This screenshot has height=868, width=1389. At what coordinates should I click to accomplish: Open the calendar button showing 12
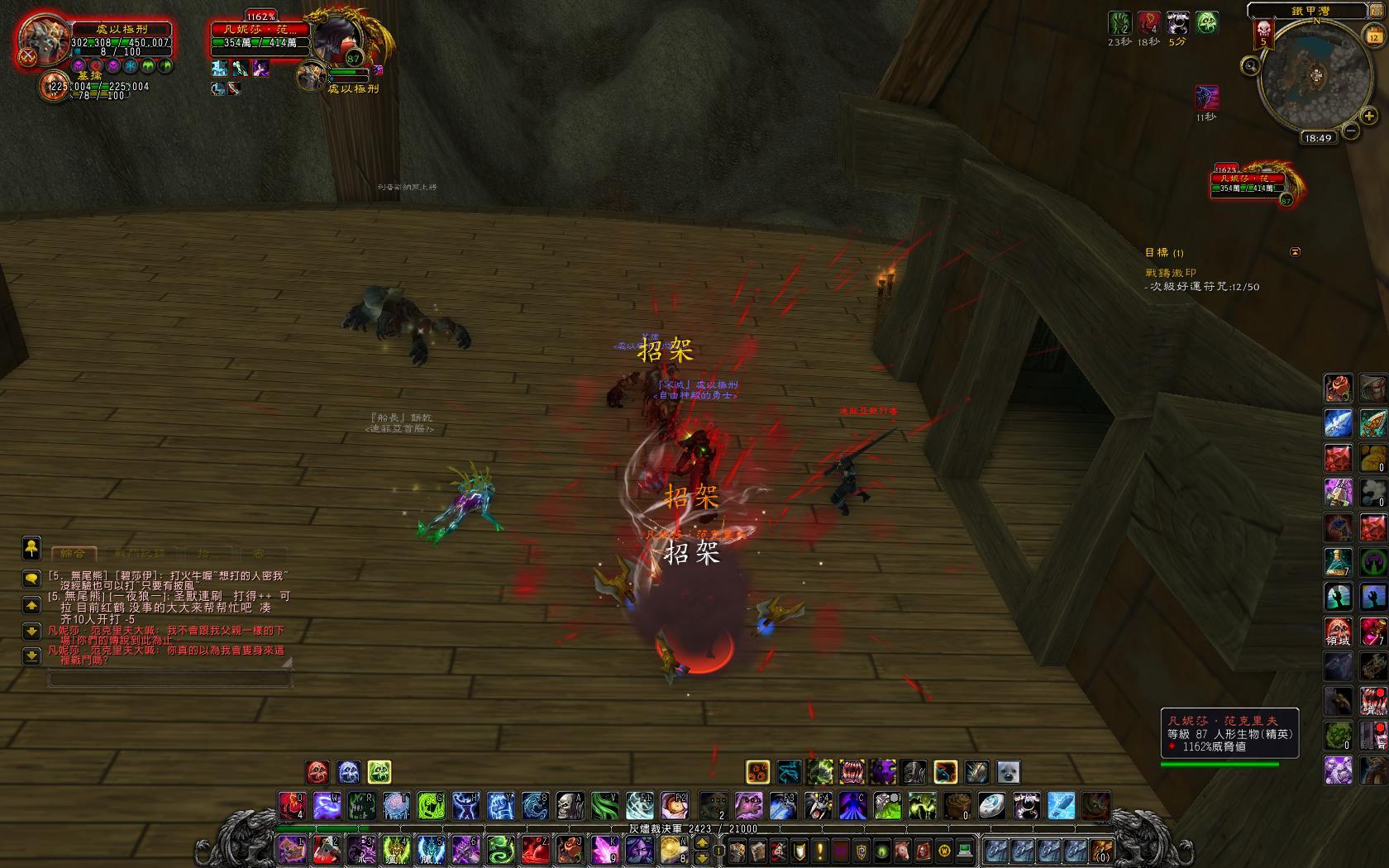(x=1373, y=36)
